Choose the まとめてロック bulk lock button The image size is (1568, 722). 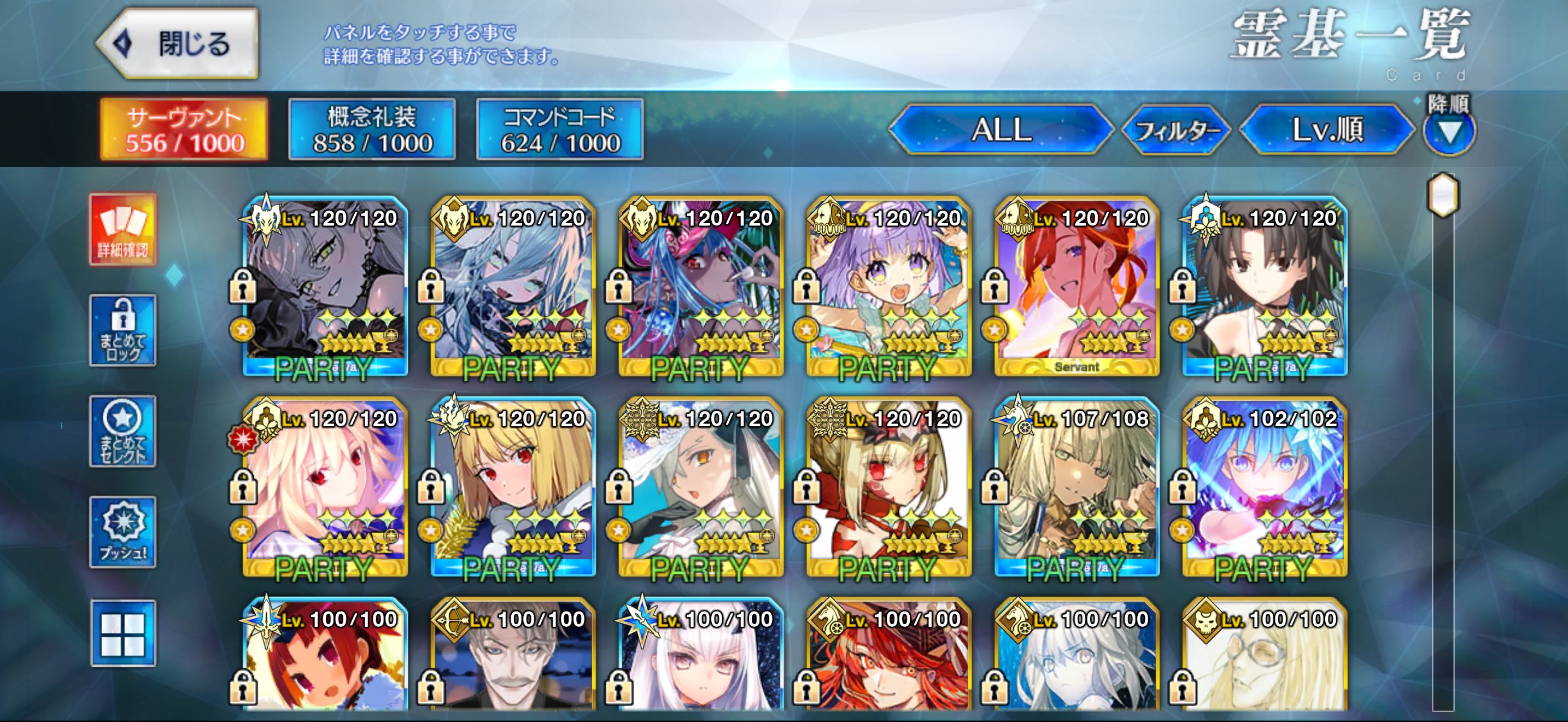click(123, 330)
